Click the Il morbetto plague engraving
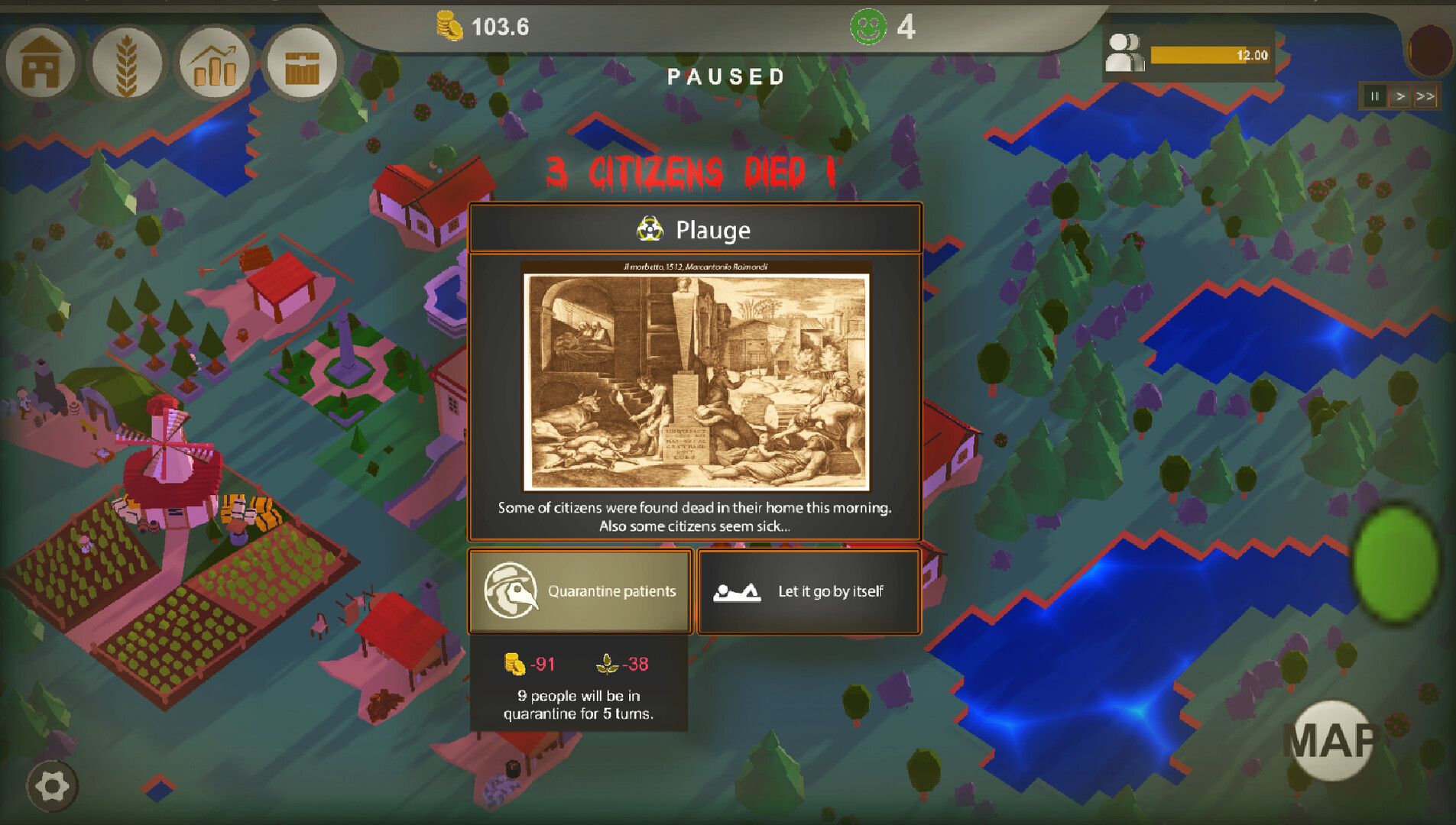 pos(698,374)
